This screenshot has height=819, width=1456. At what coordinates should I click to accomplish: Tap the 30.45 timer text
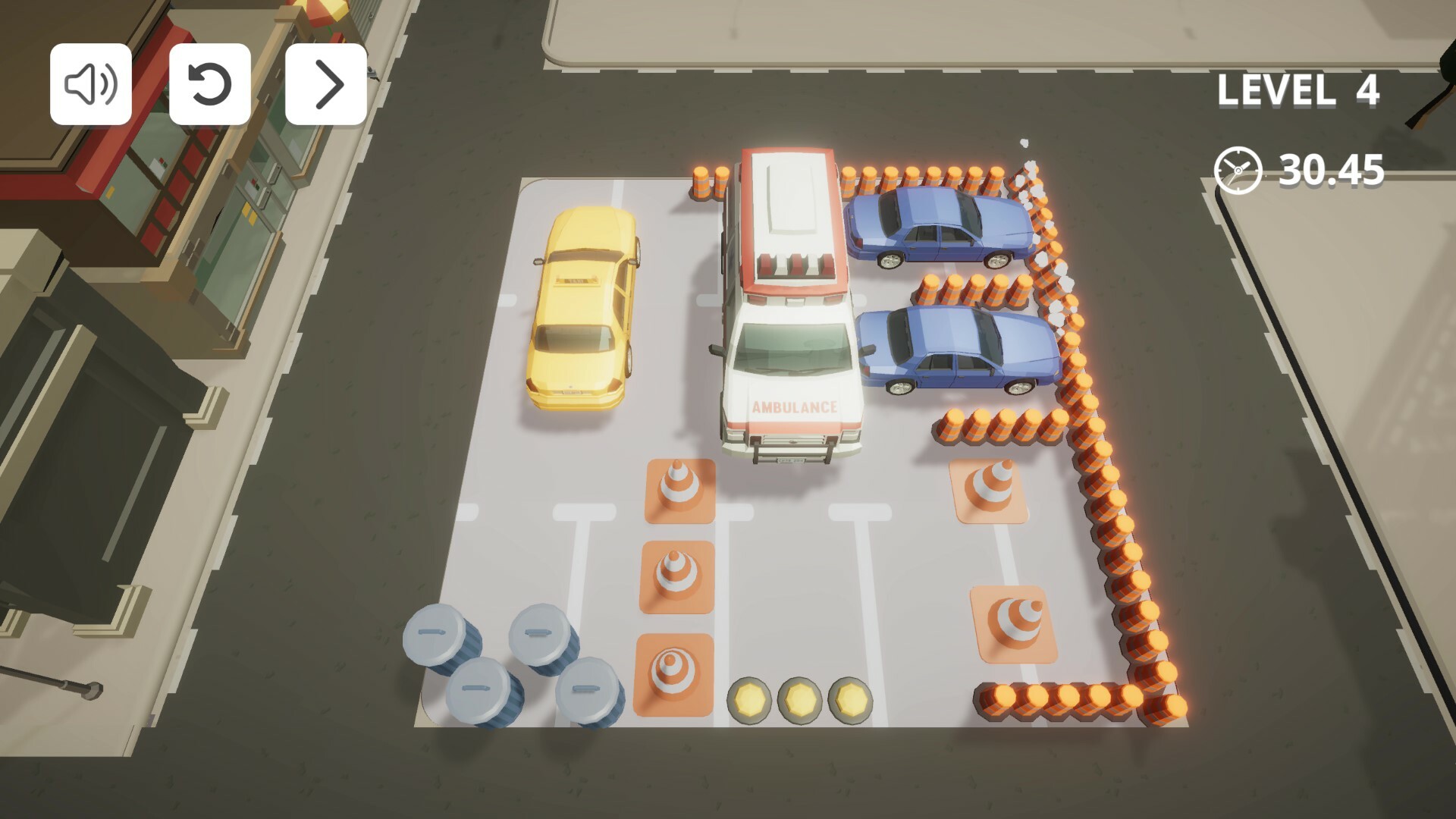[x=1332, y=171]
